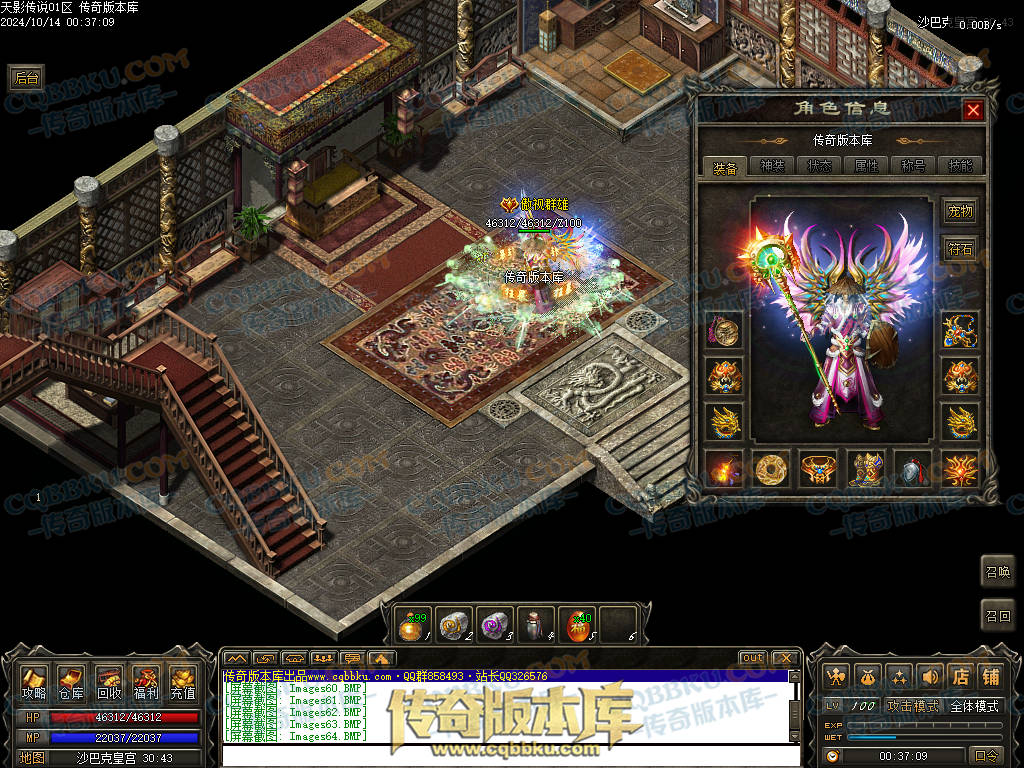Open the 攻略 guide menu
Viewport: 1024px width, 768px height.
coord(34,682)
